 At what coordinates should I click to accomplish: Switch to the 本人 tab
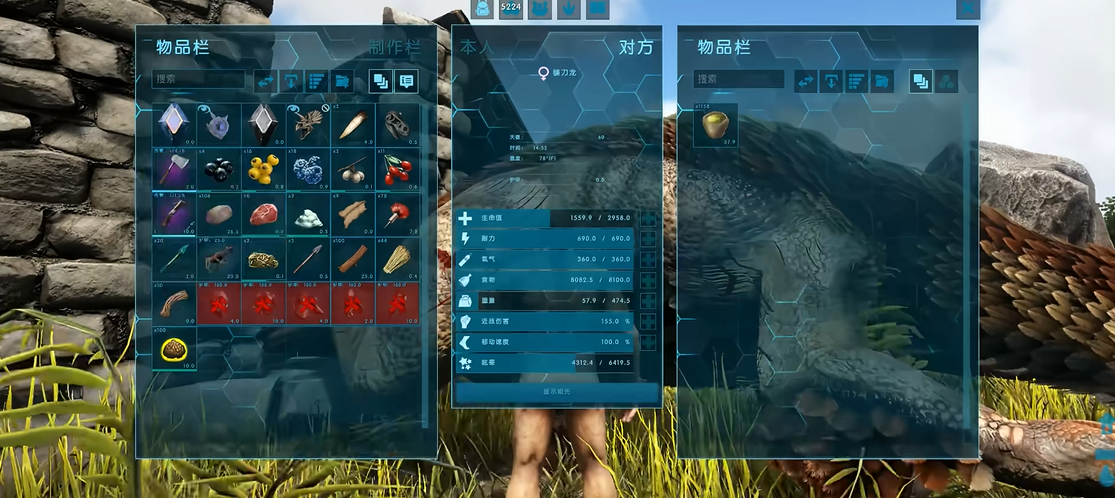coord(475,47)
